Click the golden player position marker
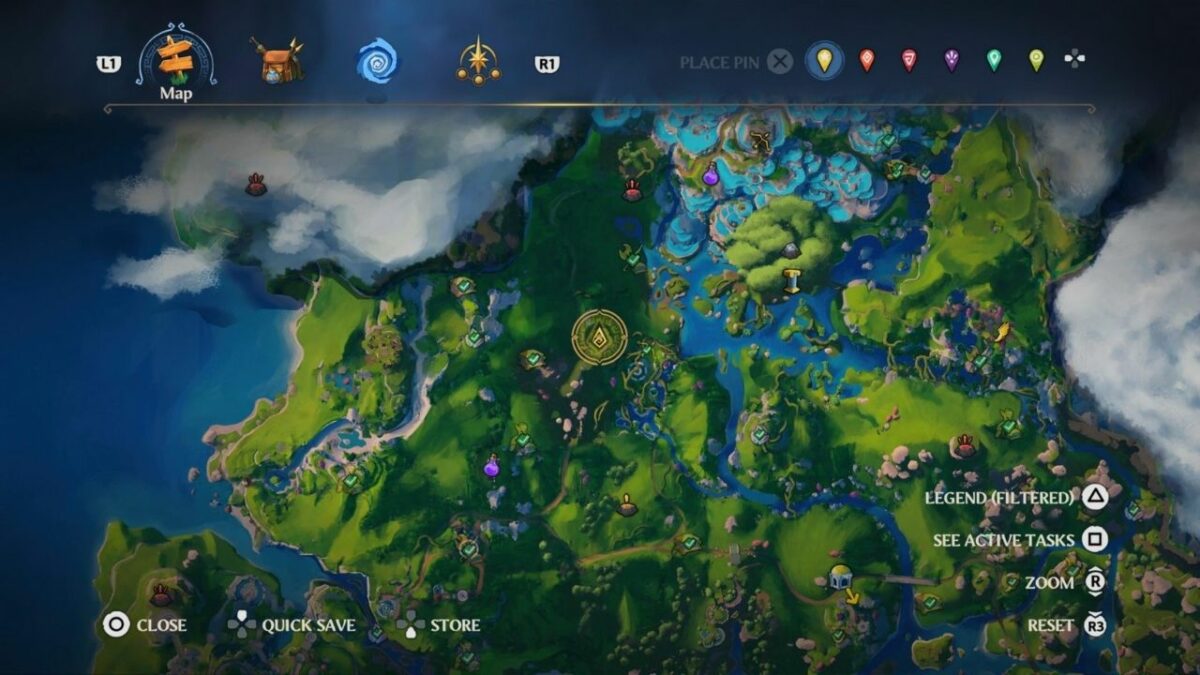The image size is (1200, 675). pos(599,337)
